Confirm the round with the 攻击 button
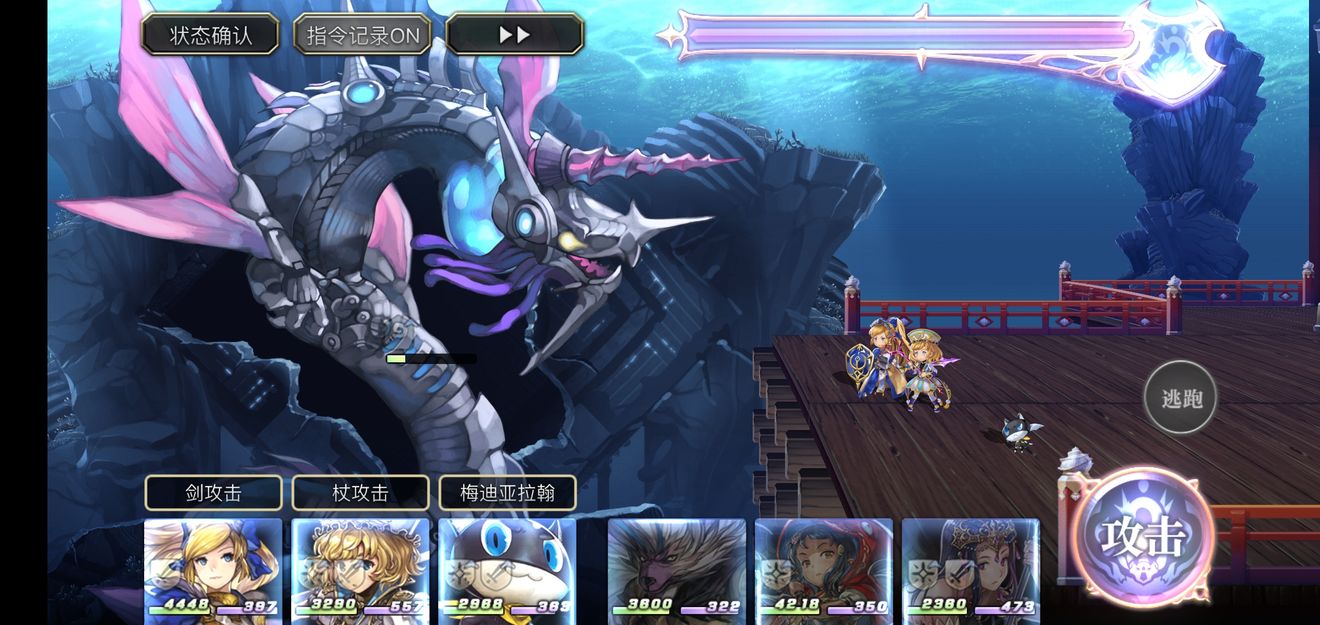Screen dimensions: 1320x625 tap(1144, 536)
